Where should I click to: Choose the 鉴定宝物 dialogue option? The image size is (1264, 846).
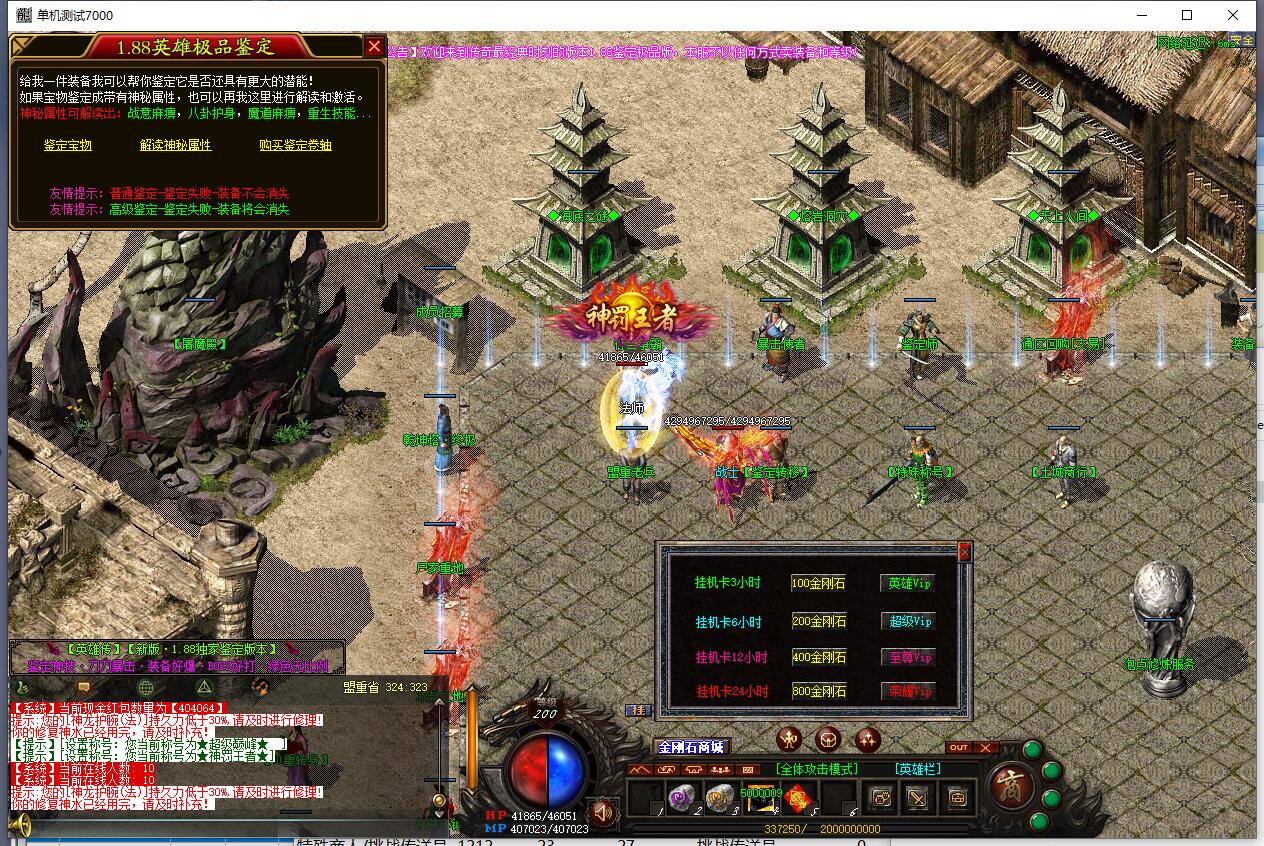tap(68, 145)
